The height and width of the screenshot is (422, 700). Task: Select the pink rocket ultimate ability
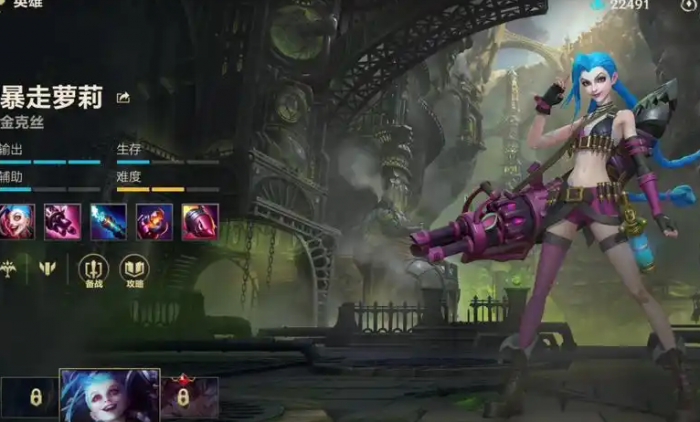pos(200,221)
